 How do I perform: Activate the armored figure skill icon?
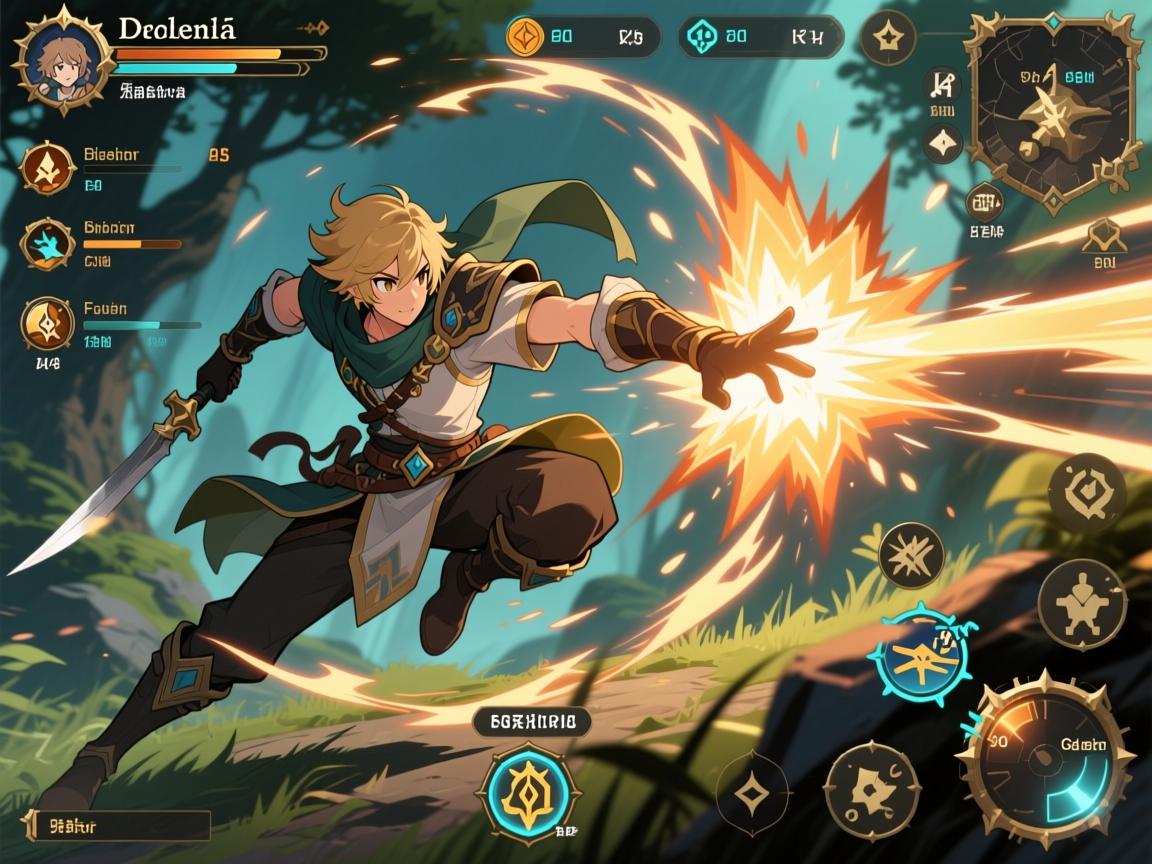point(1082,604)
